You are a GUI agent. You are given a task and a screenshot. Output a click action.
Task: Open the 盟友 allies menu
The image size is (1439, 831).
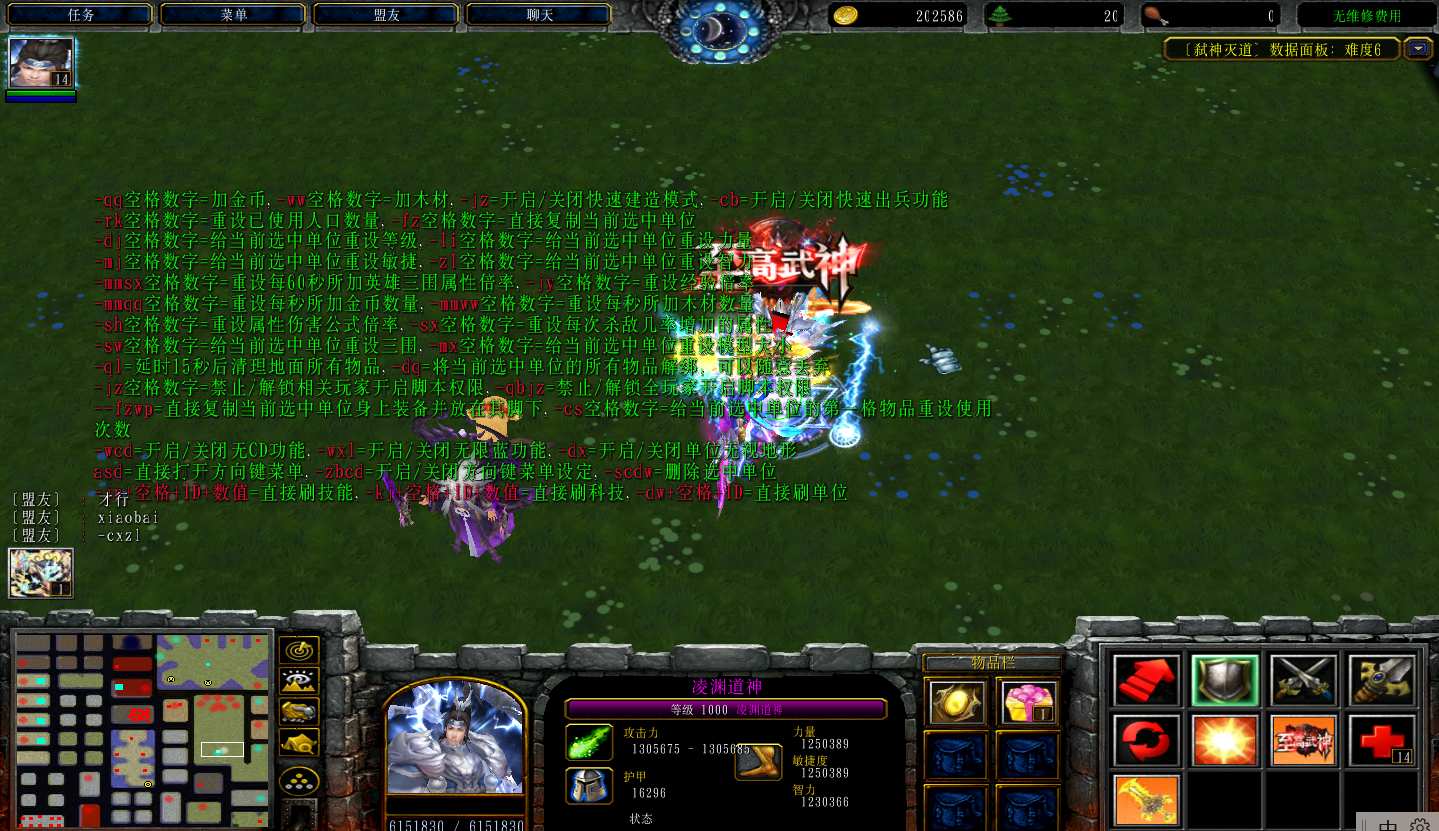pyautogui.click(x=387, y=16)
